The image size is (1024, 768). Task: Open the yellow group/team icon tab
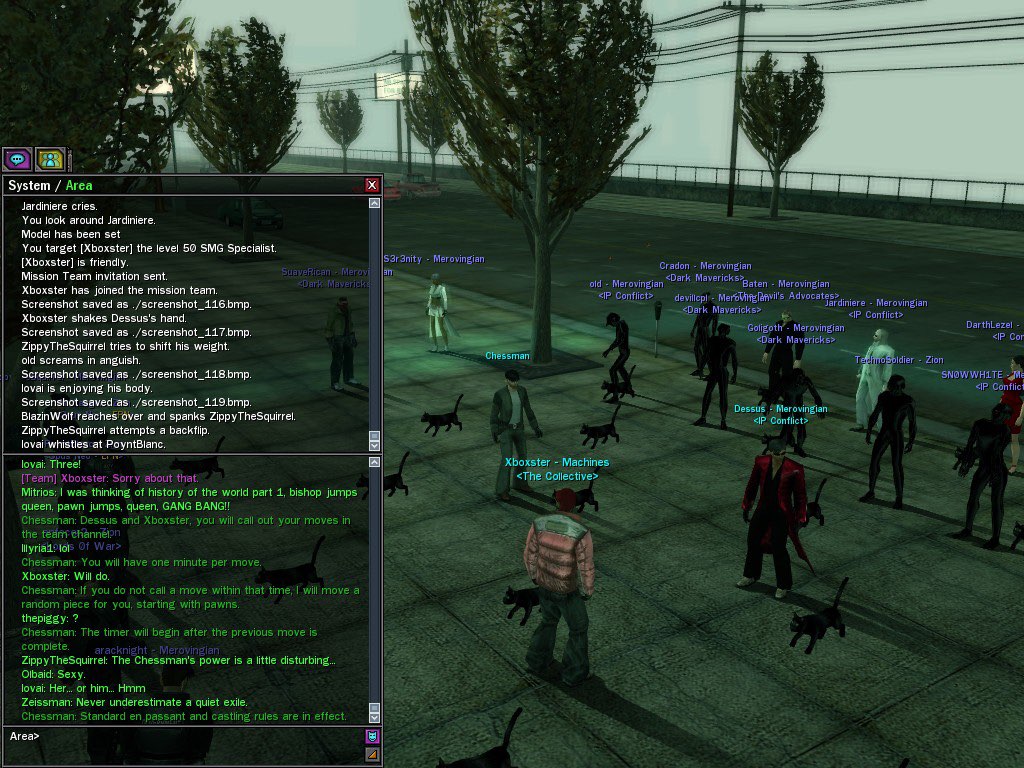point(50,159)
